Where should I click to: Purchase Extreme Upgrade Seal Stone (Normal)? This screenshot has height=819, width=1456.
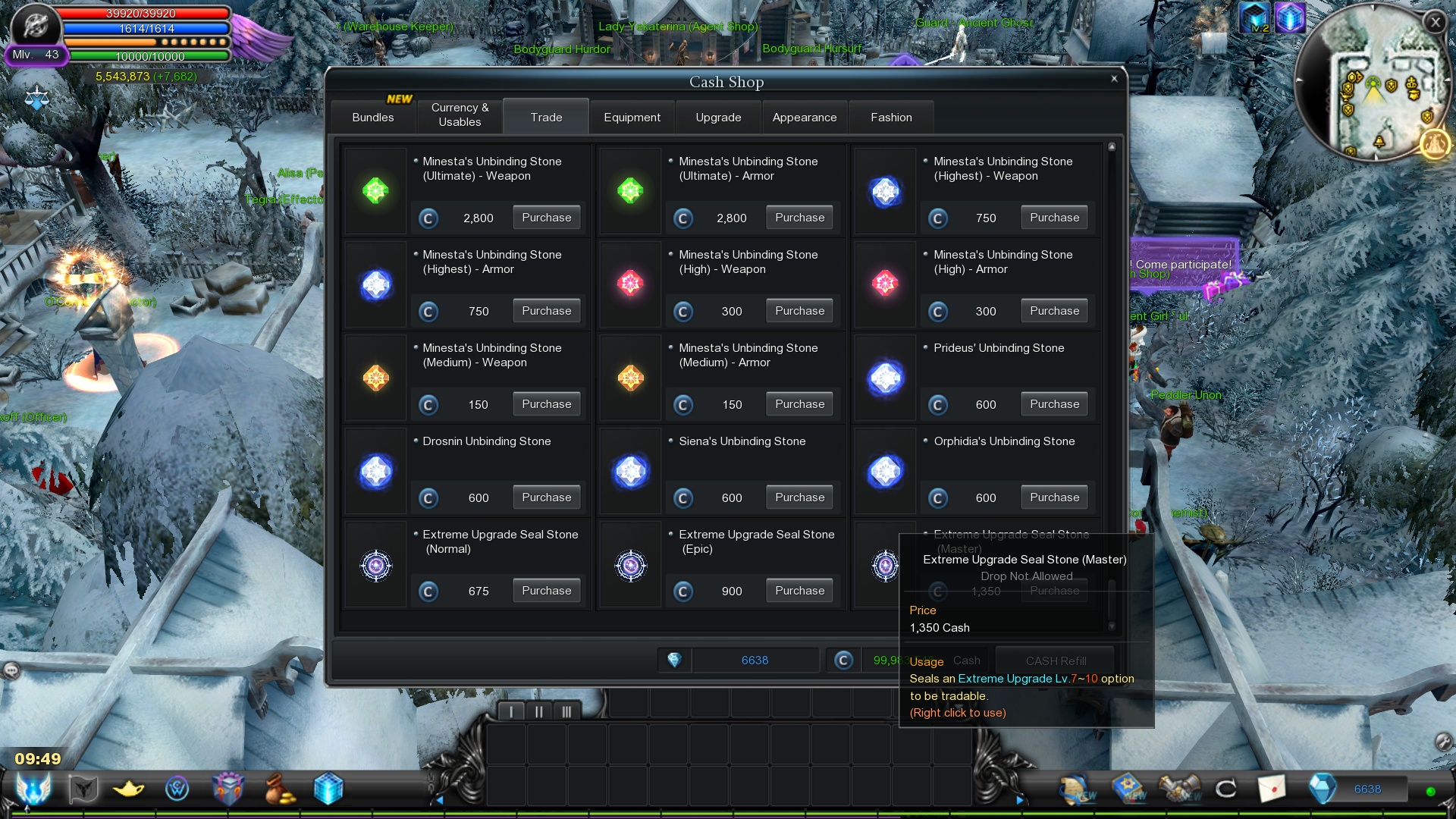(x=546, y=591)
